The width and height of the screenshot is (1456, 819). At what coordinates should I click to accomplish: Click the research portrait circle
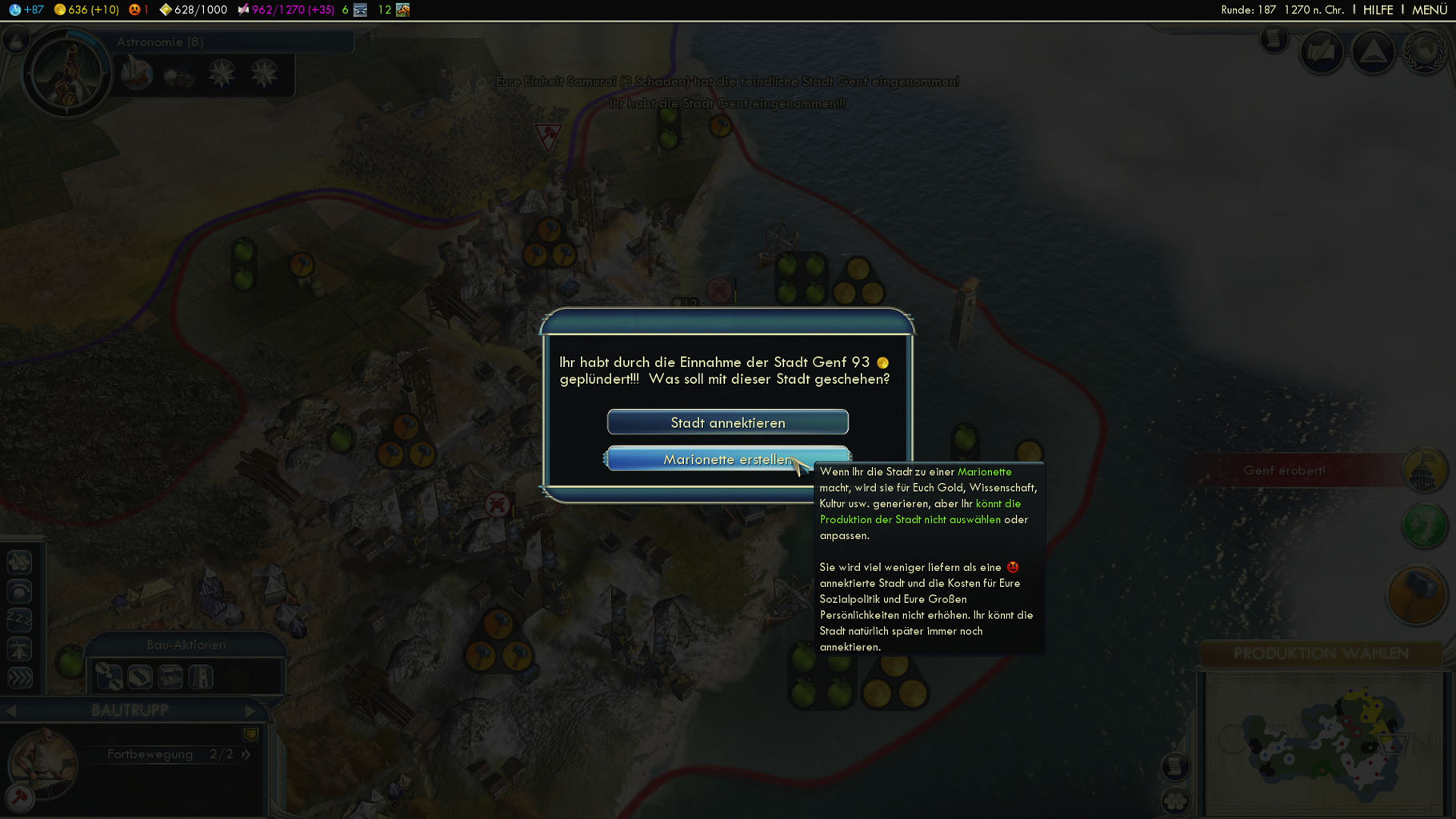pos(67,74)
